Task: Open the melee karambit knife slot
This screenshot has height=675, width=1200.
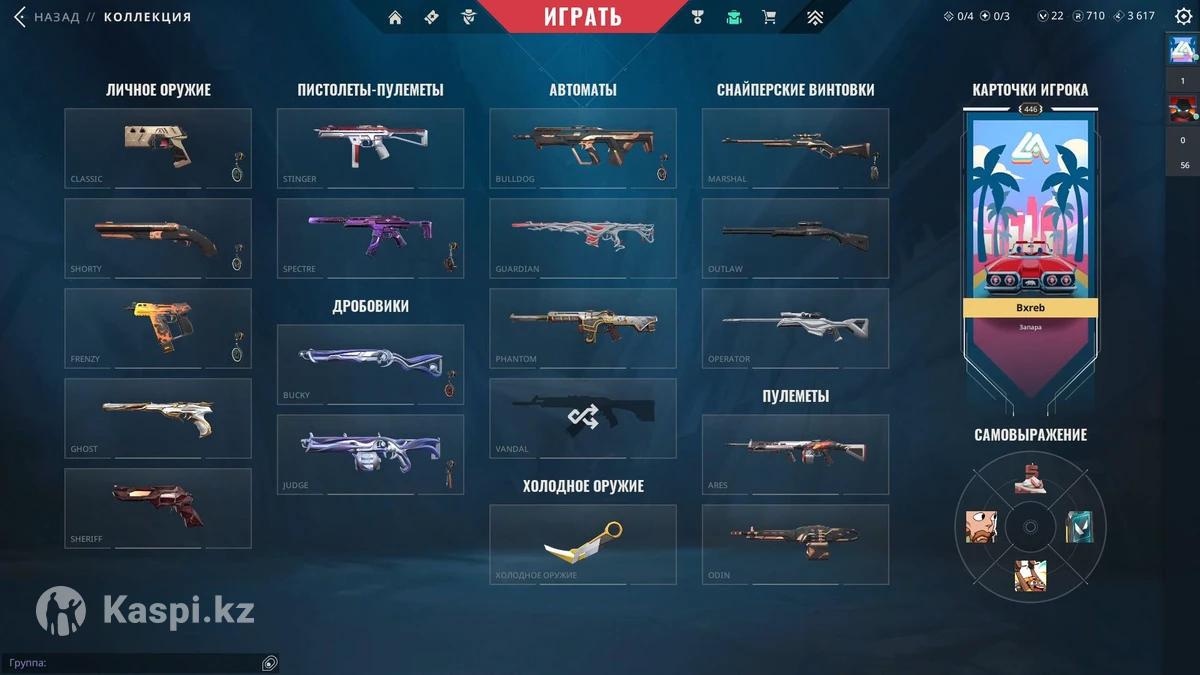Action: coord(582,543)
